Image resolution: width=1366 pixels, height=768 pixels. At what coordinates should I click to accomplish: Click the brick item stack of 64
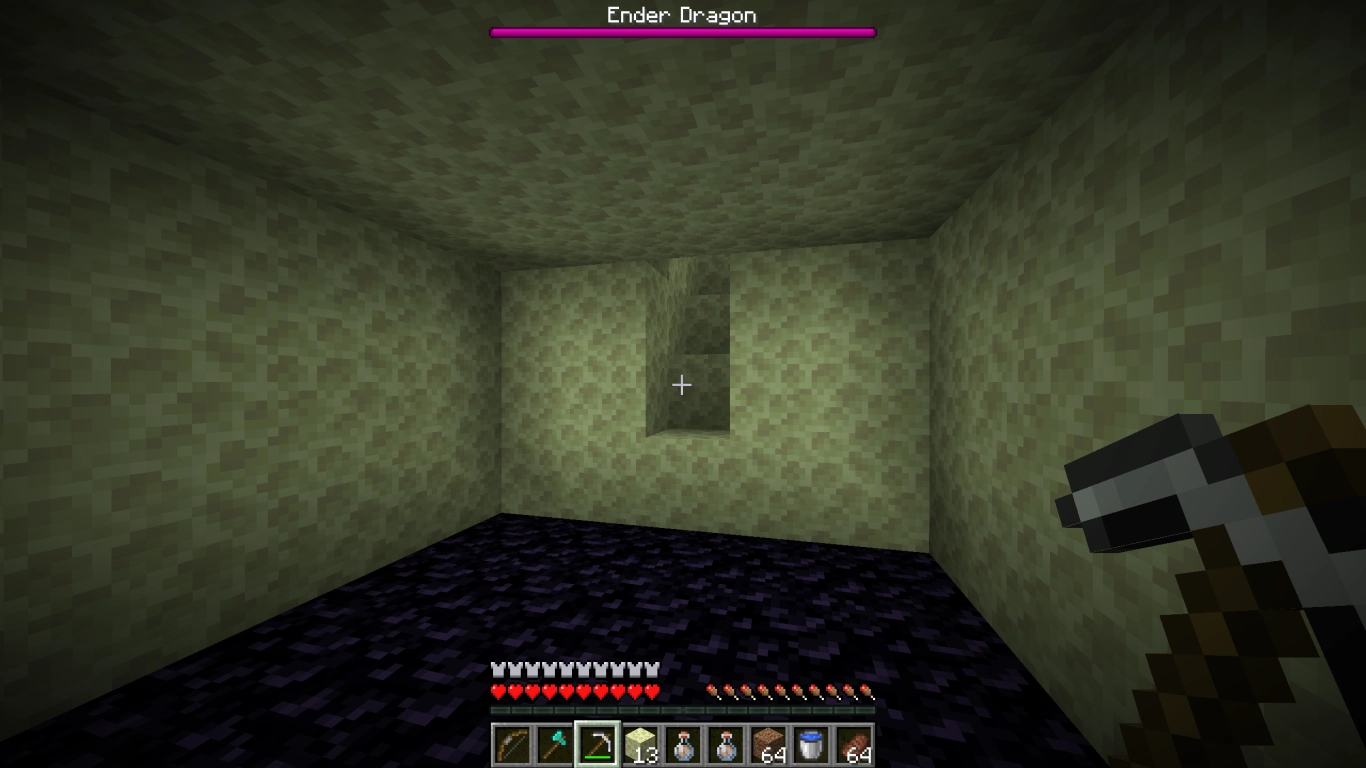click(x=853, y=742)
